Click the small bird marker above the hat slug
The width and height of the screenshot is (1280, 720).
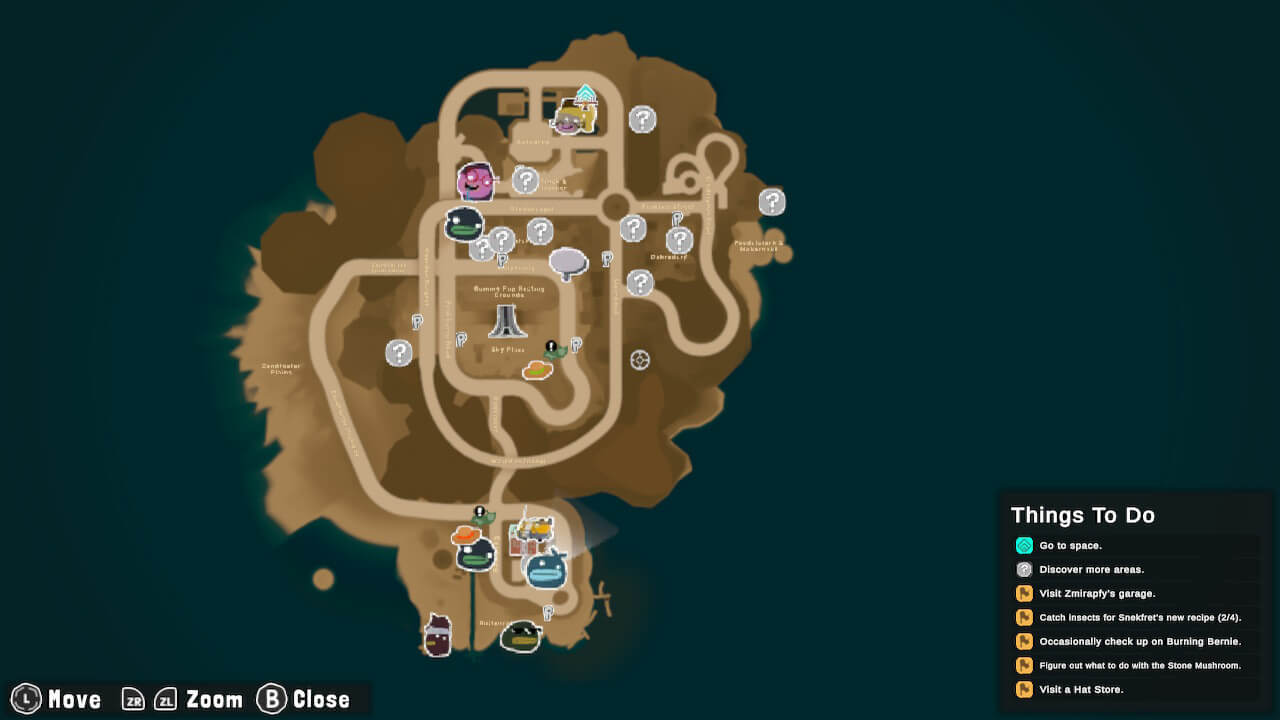click(x=483, y=512)
